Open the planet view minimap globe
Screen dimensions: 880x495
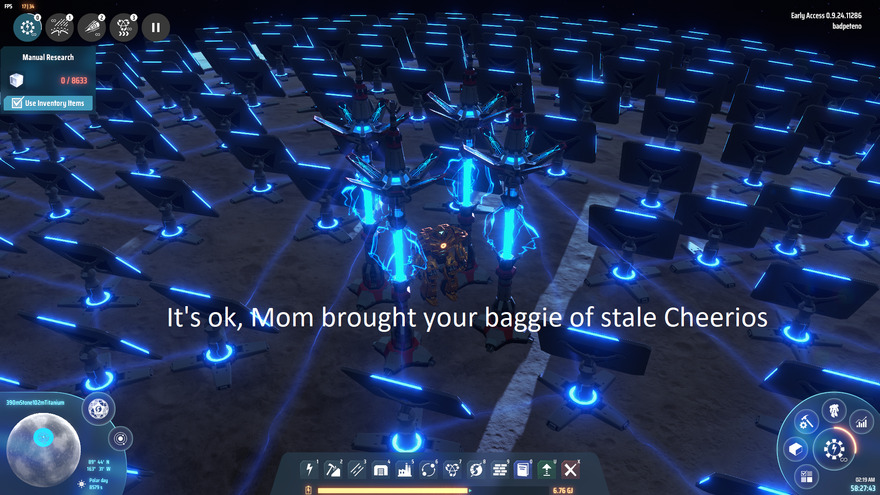(x=43, y=437)
